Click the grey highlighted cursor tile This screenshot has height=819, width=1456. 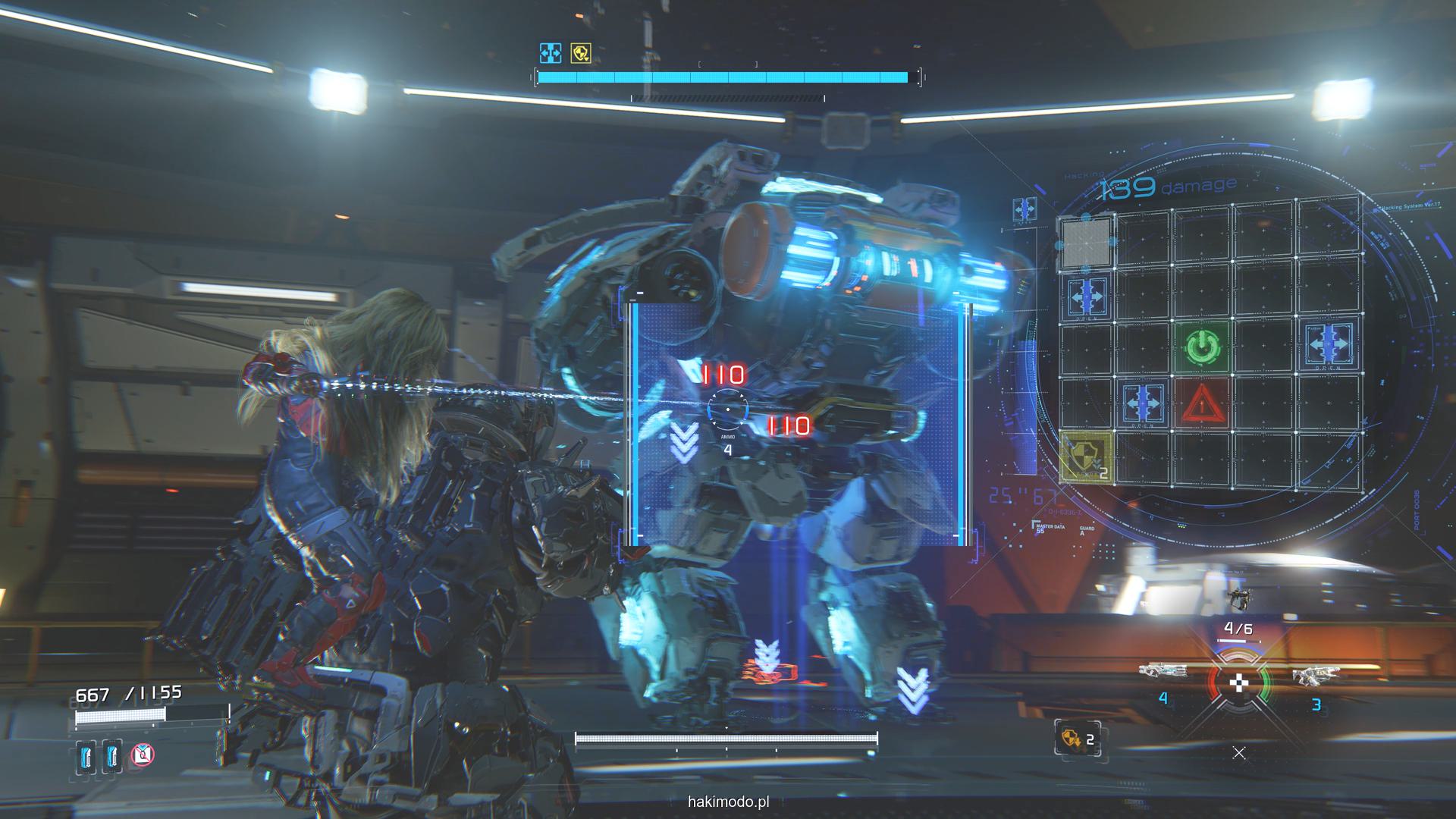1087,242
